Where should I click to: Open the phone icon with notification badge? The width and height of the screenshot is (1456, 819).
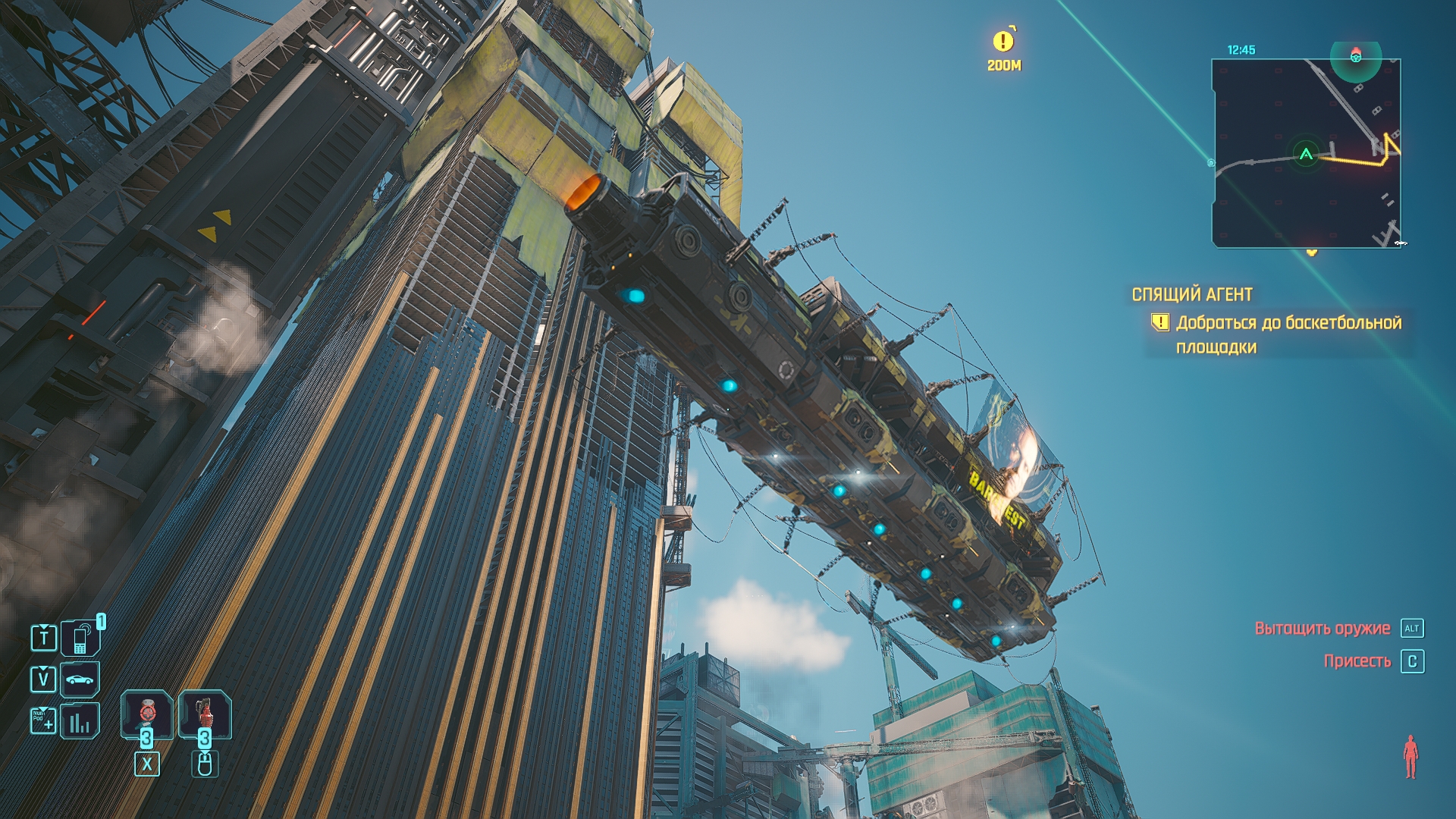80,639
